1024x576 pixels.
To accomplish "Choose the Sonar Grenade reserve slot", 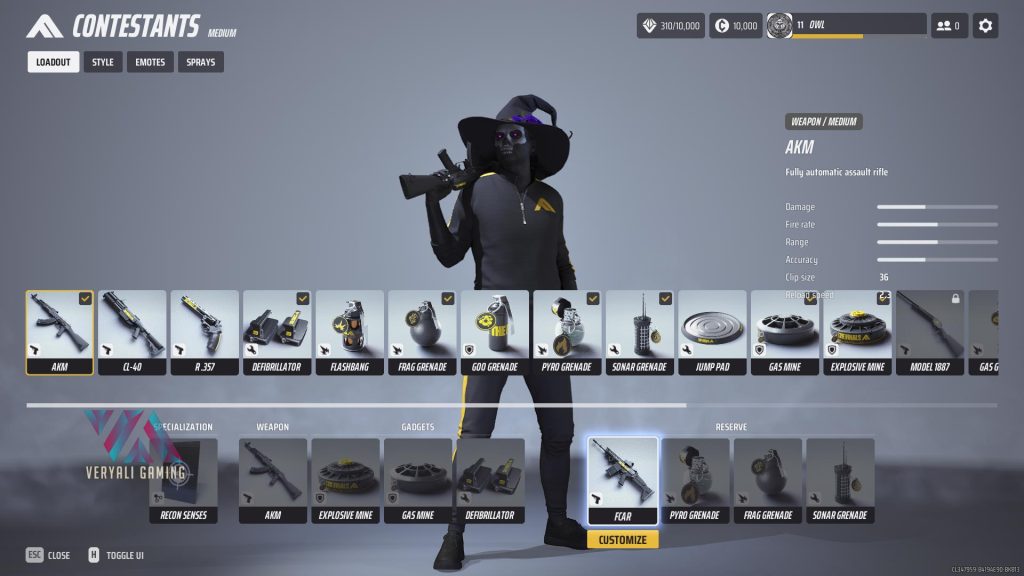I will tap(840, 480).
